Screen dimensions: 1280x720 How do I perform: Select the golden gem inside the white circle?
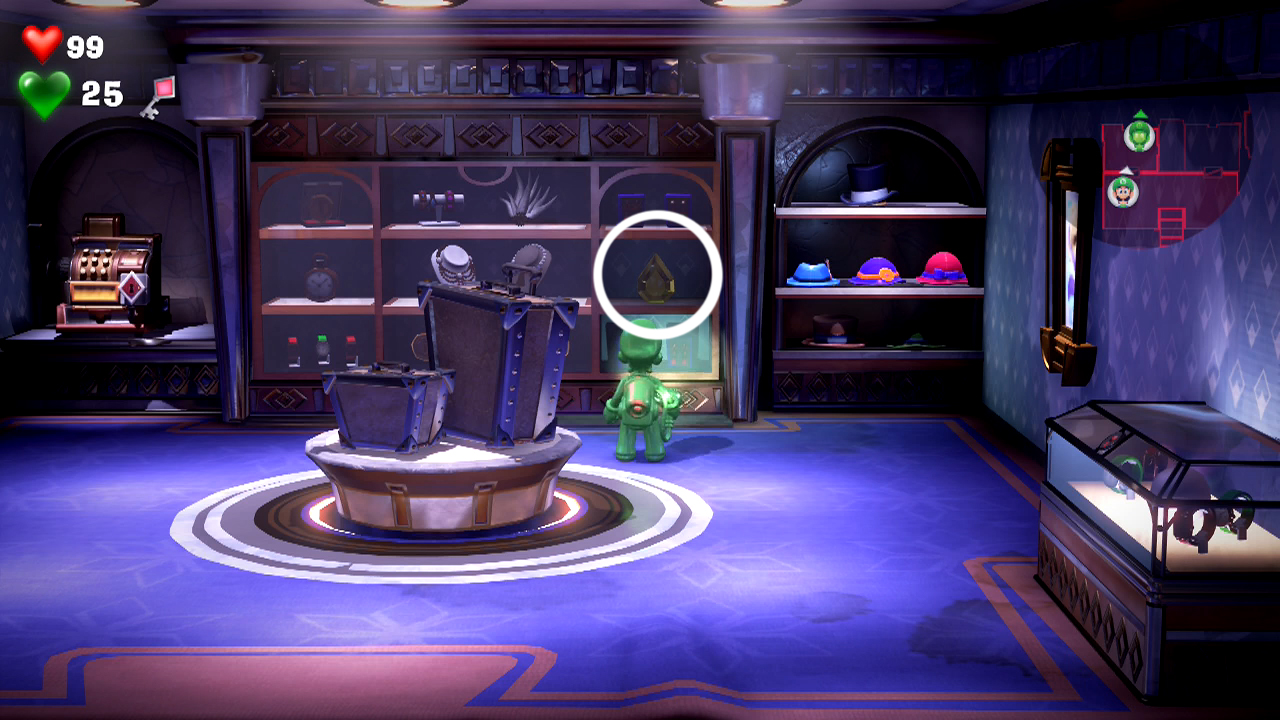(x=656, y=277)
